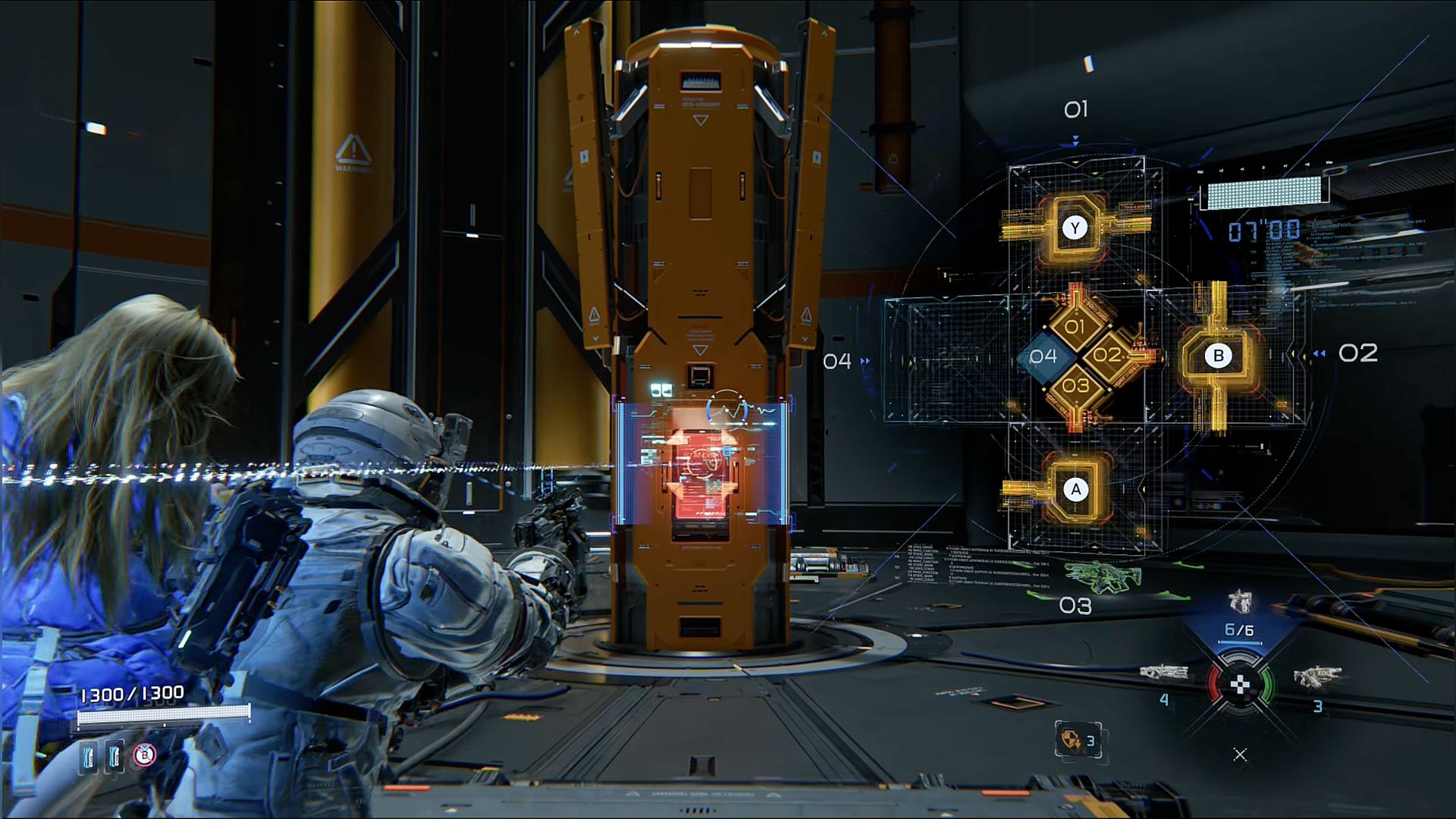This screenshot has height=819, width=1456.
Task: Click the crossed-out B status icon
Action: (144, 755)
